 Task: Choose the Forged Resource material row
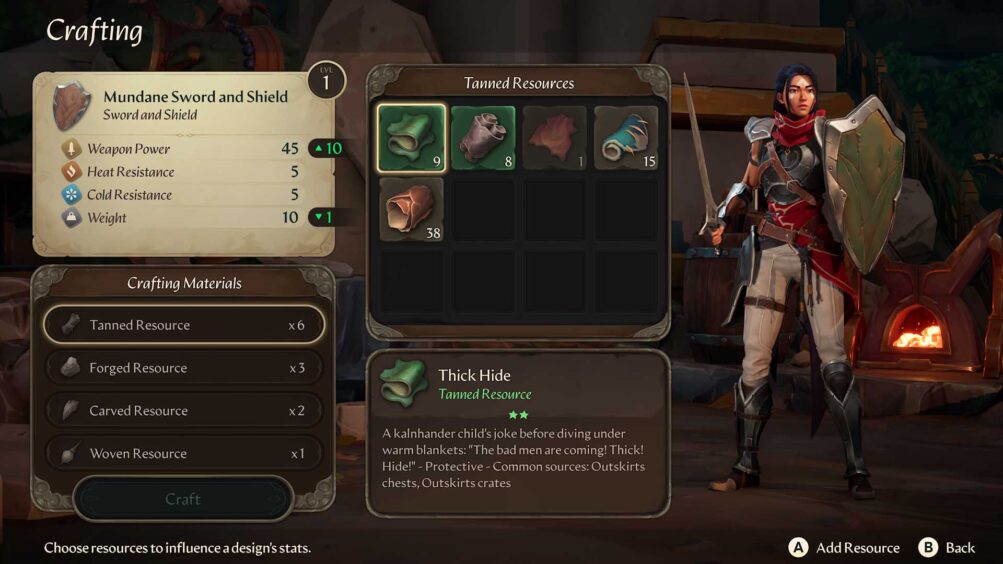pos(183,368)
